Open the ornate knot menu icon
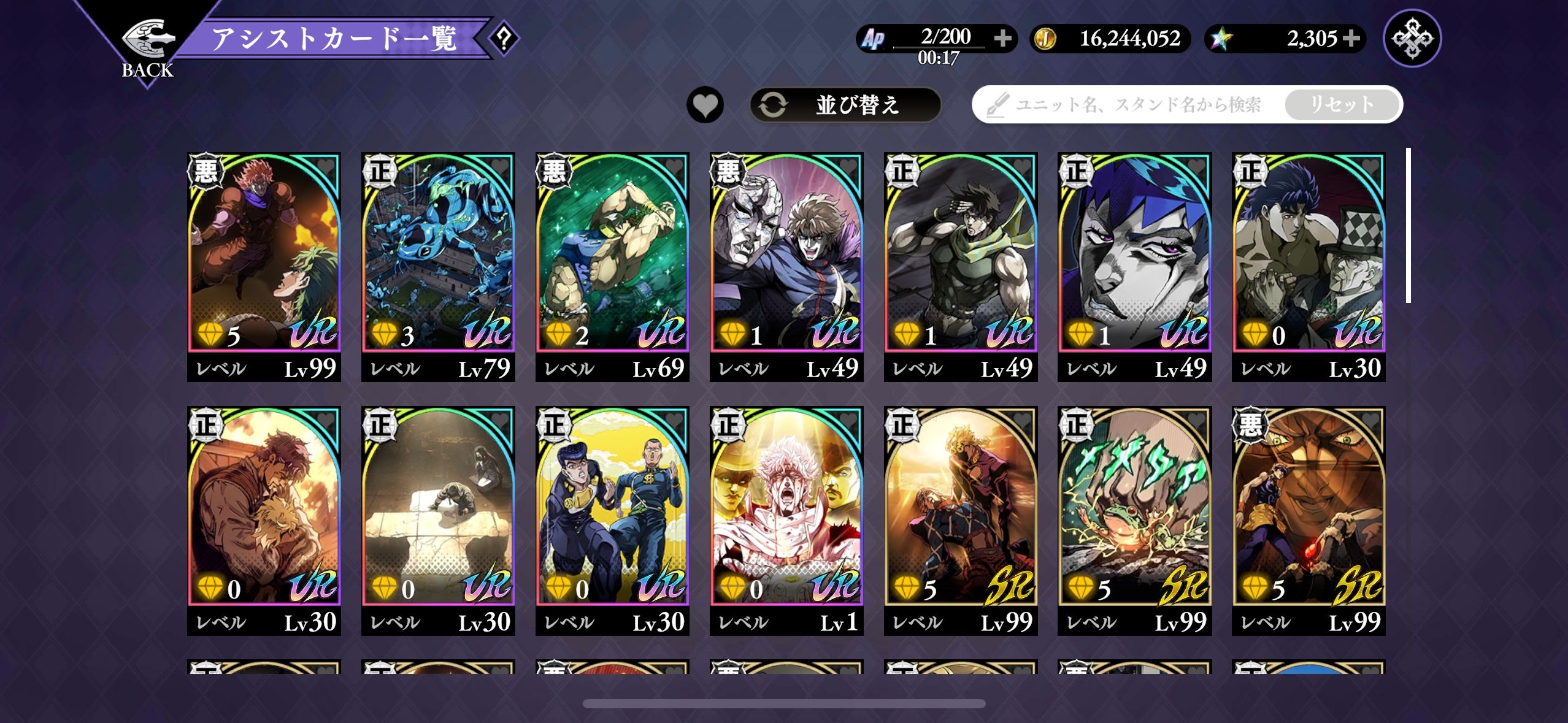1568x723 pixels. (x=1412, y=39)
